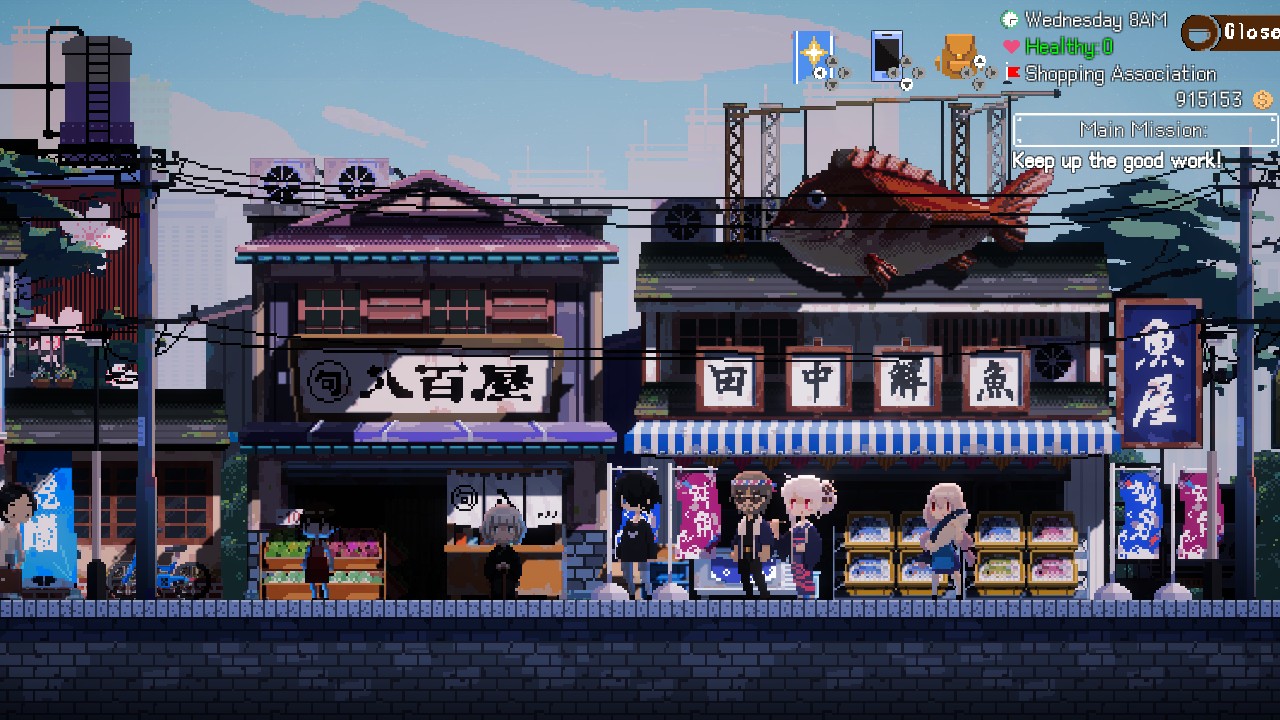The height and width of the screenshot is (720, 1280).
Task: Click the down arrow under the backpack icon
Action: [979, 84]
